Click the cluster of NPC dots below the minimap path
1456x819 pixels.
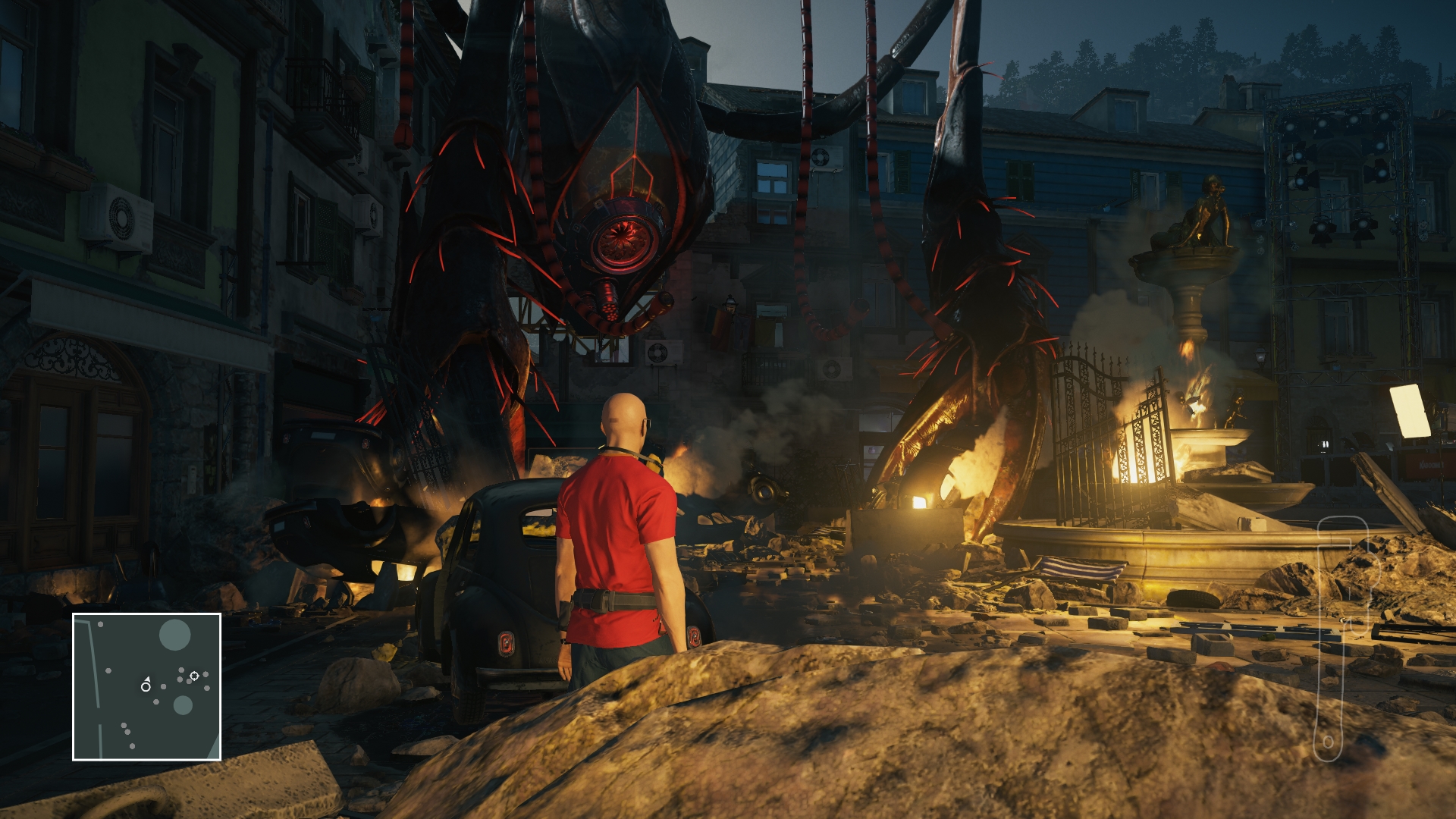coord(125,728)
